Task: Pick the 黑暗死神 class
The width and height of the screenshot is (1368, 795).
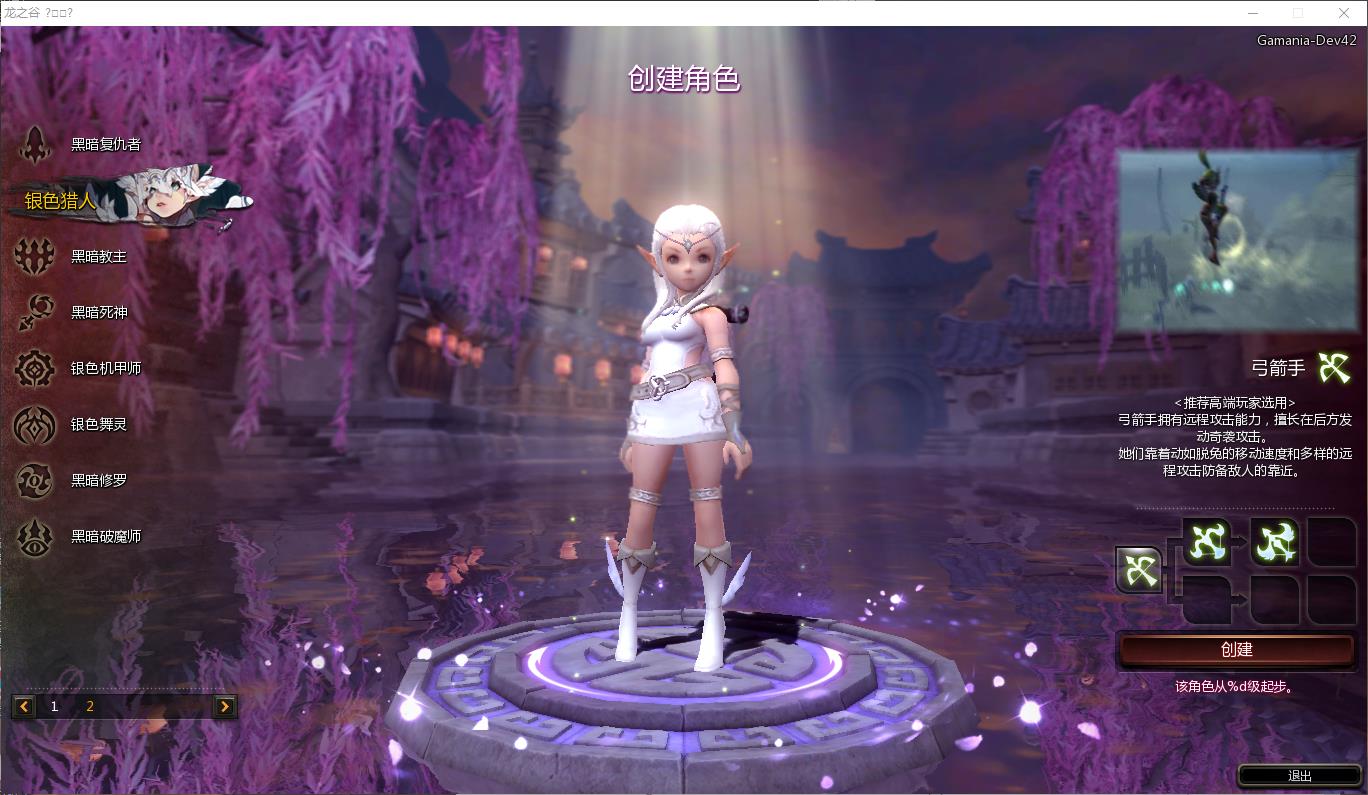Action: [98, 312]
